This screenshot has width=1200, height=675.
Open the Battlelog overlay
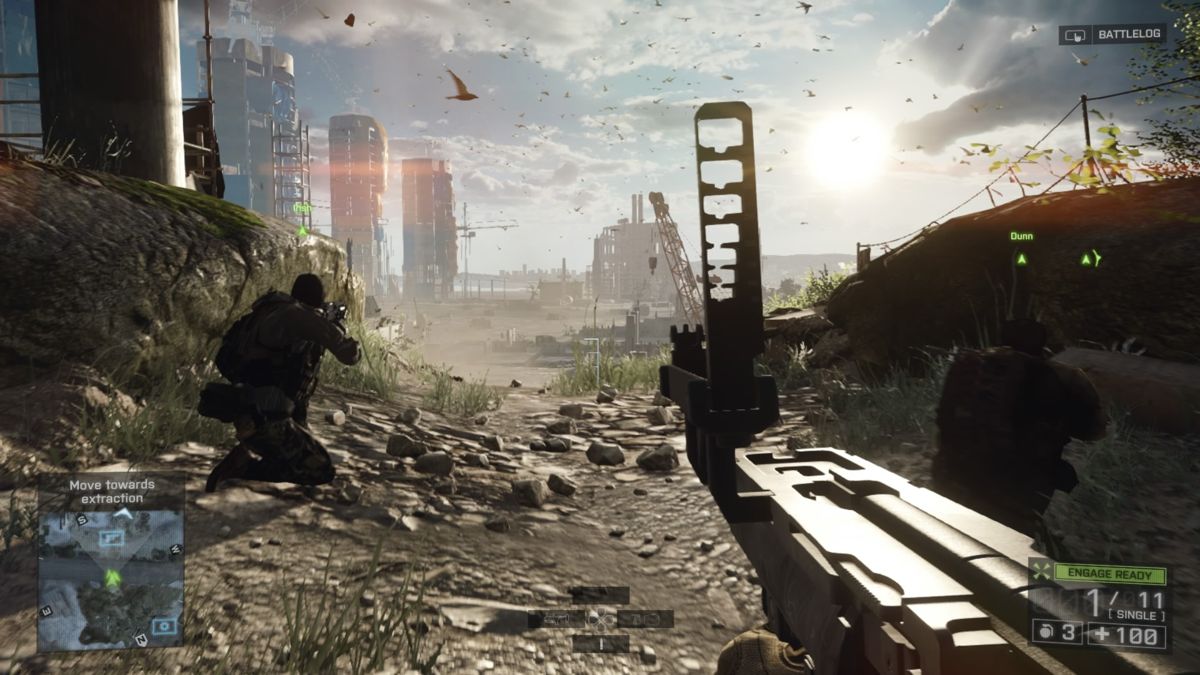click(1112, 34)
